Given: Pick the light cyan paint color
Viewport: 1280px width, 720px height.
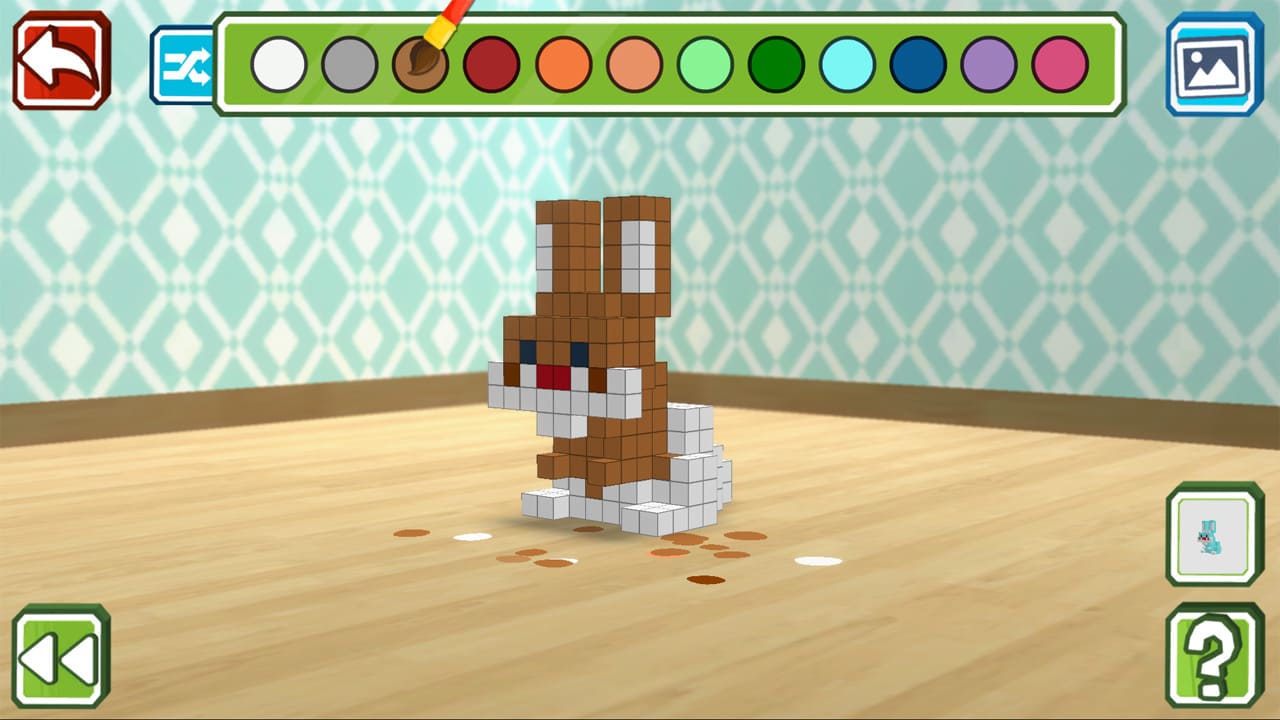Looking at the screenshot, I should [846, 65].
